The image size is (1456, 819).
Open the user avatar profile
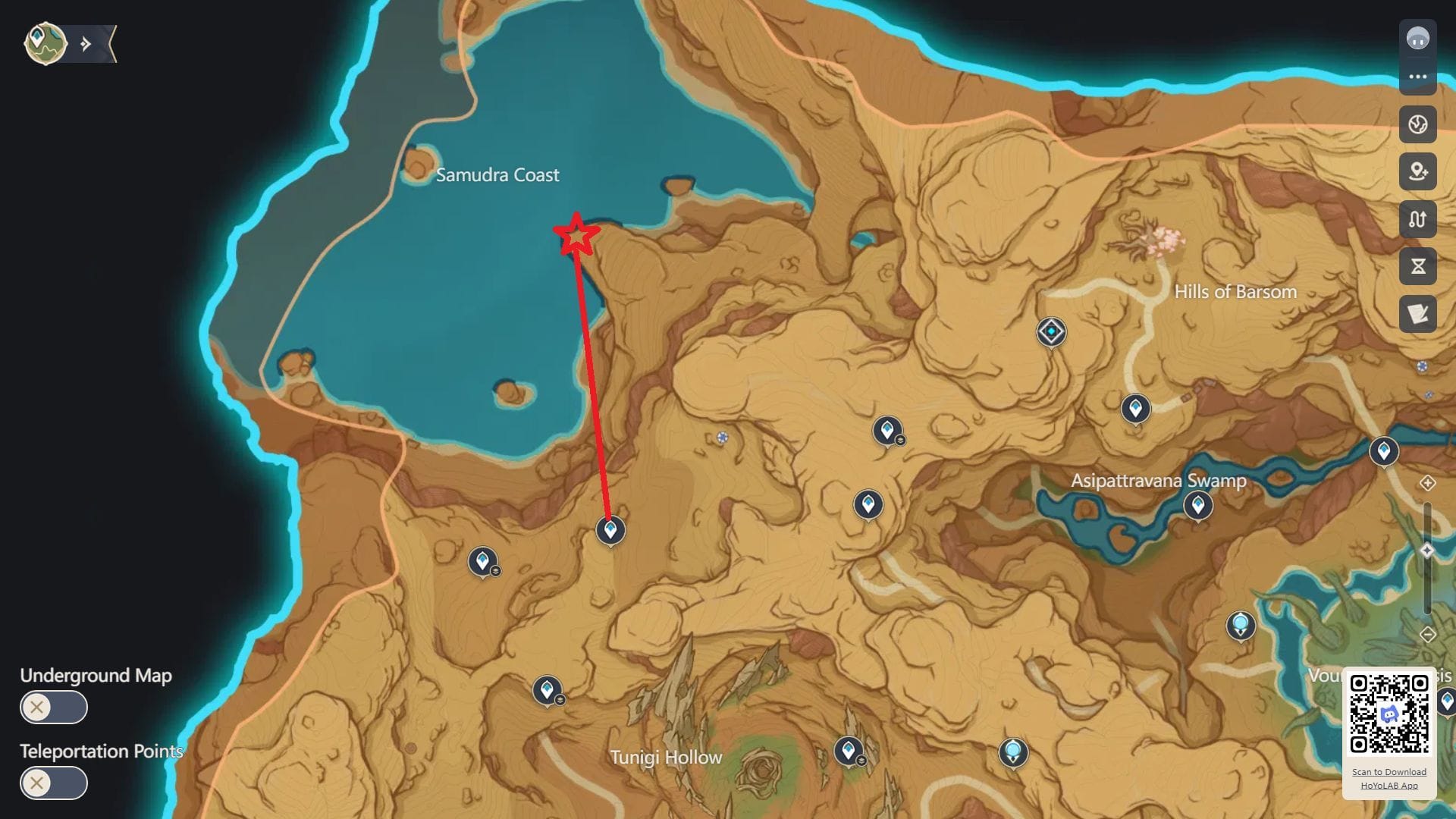tap(1417, 38)
